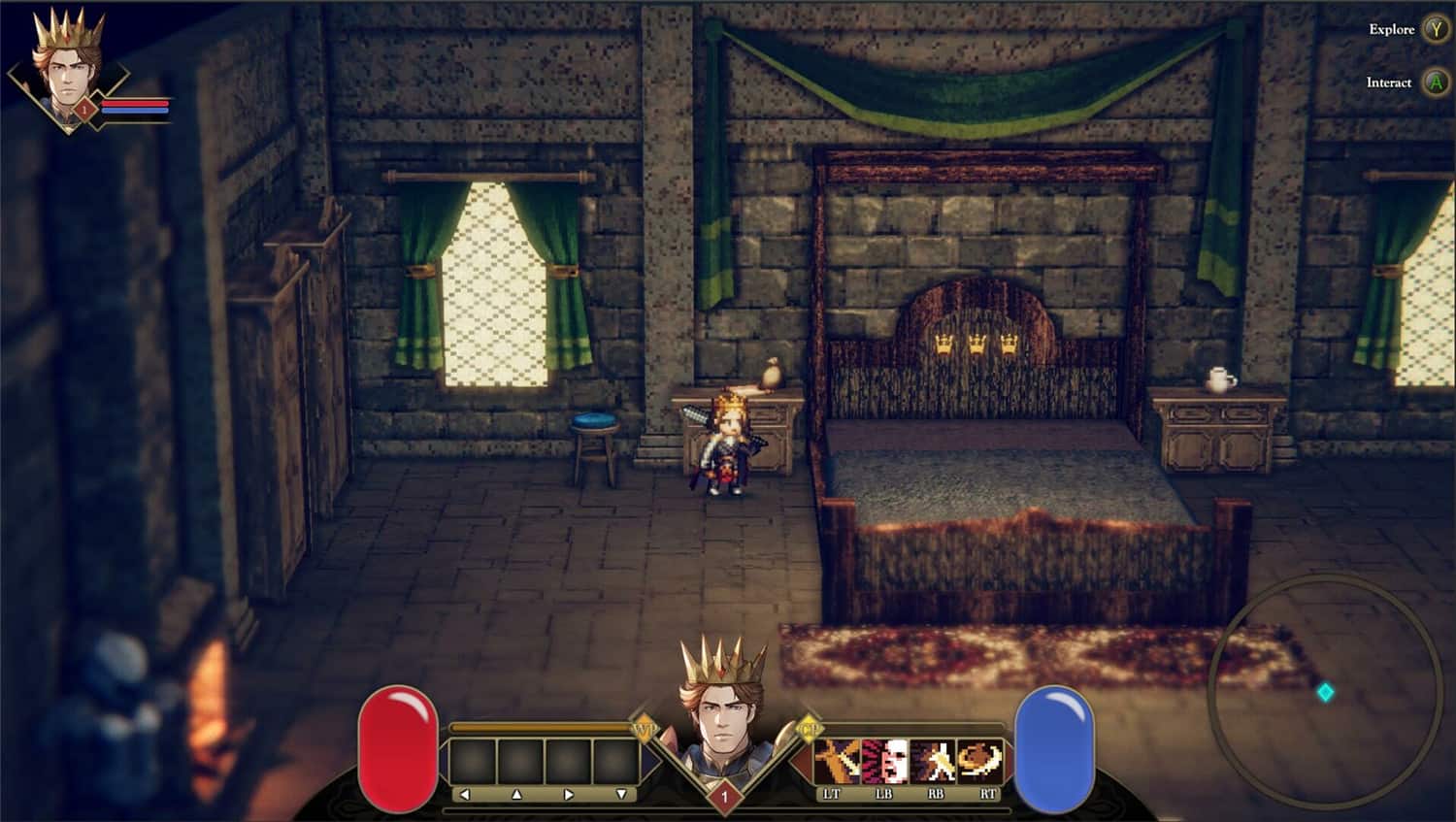The image size is (1456, 822).
Task: Click the up arrow item selector
Action: 516,792
